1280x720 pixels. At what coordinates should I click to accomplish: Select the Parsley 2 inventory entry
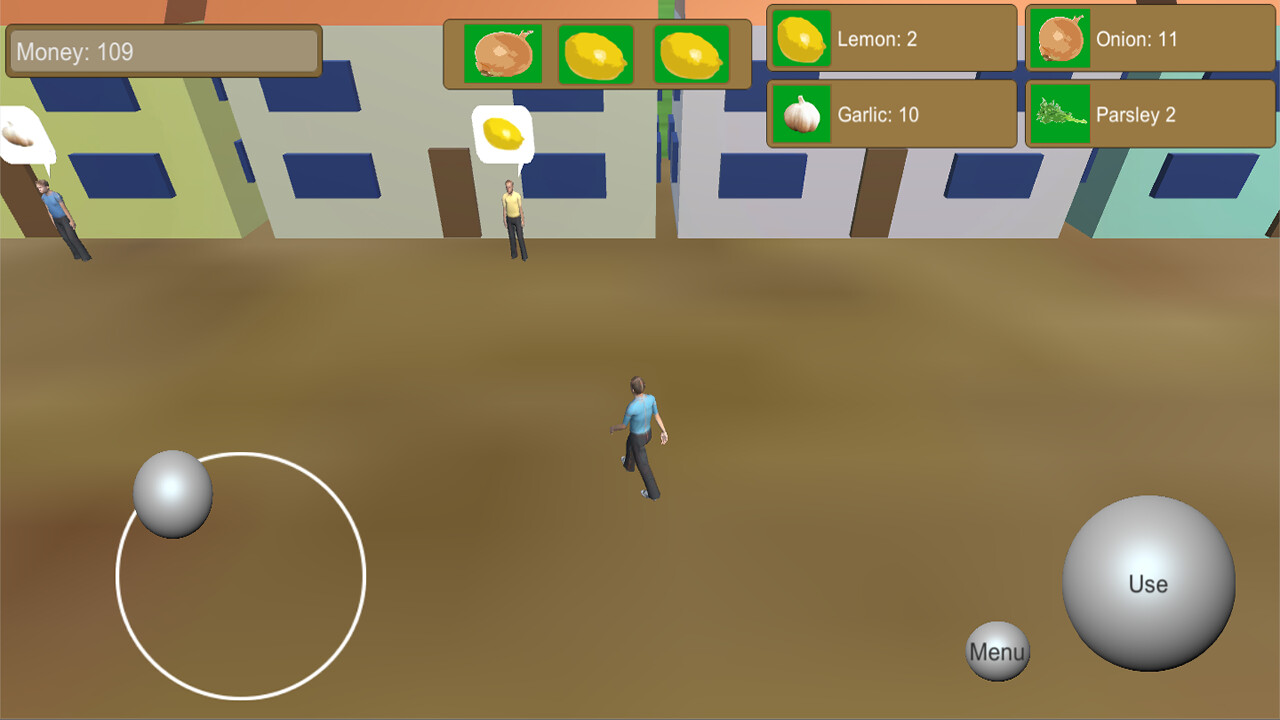click(x=1148, y=113)
